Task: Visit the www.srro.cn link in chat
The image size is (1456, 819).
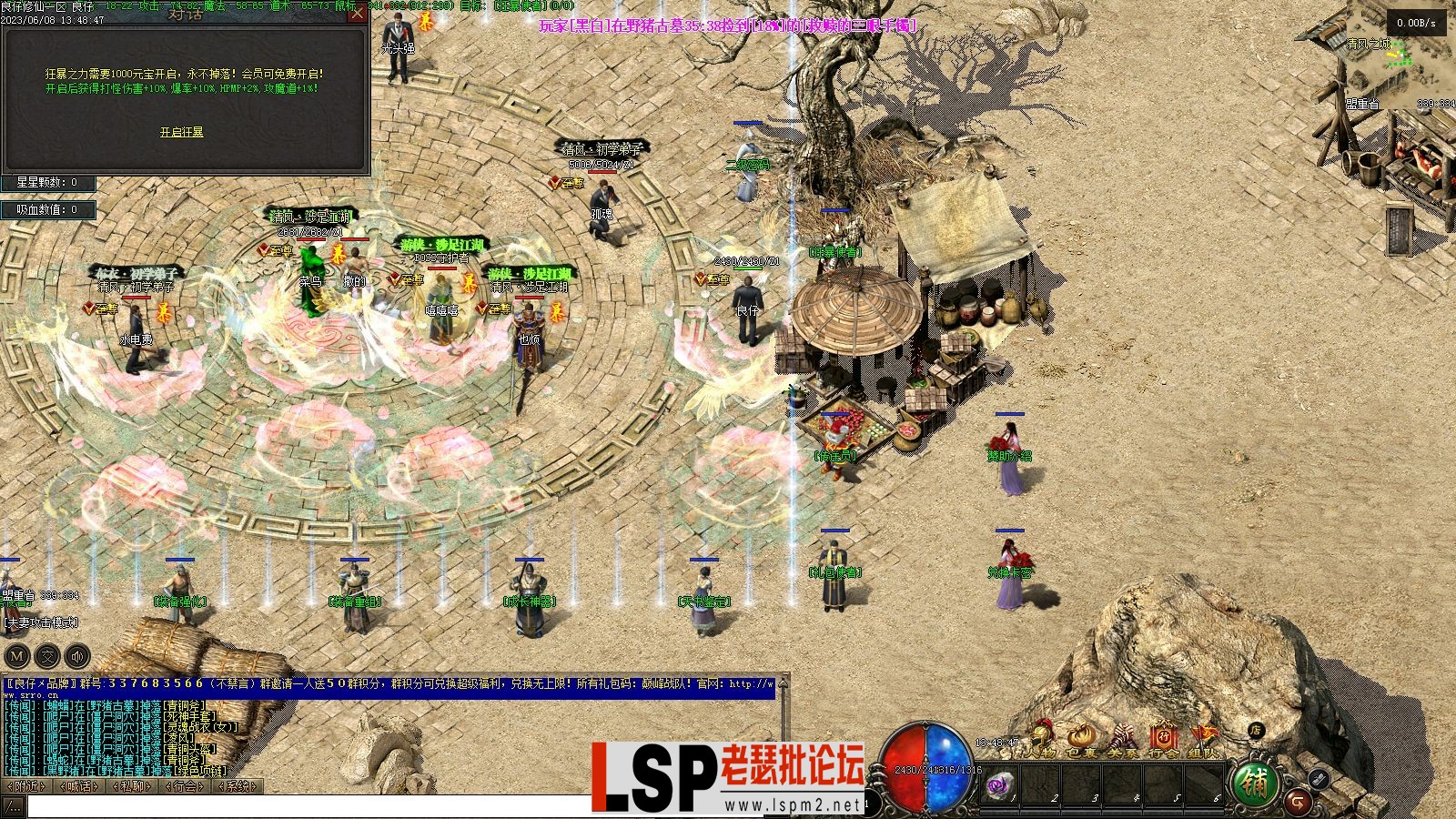Action: (x=30, y=696)
